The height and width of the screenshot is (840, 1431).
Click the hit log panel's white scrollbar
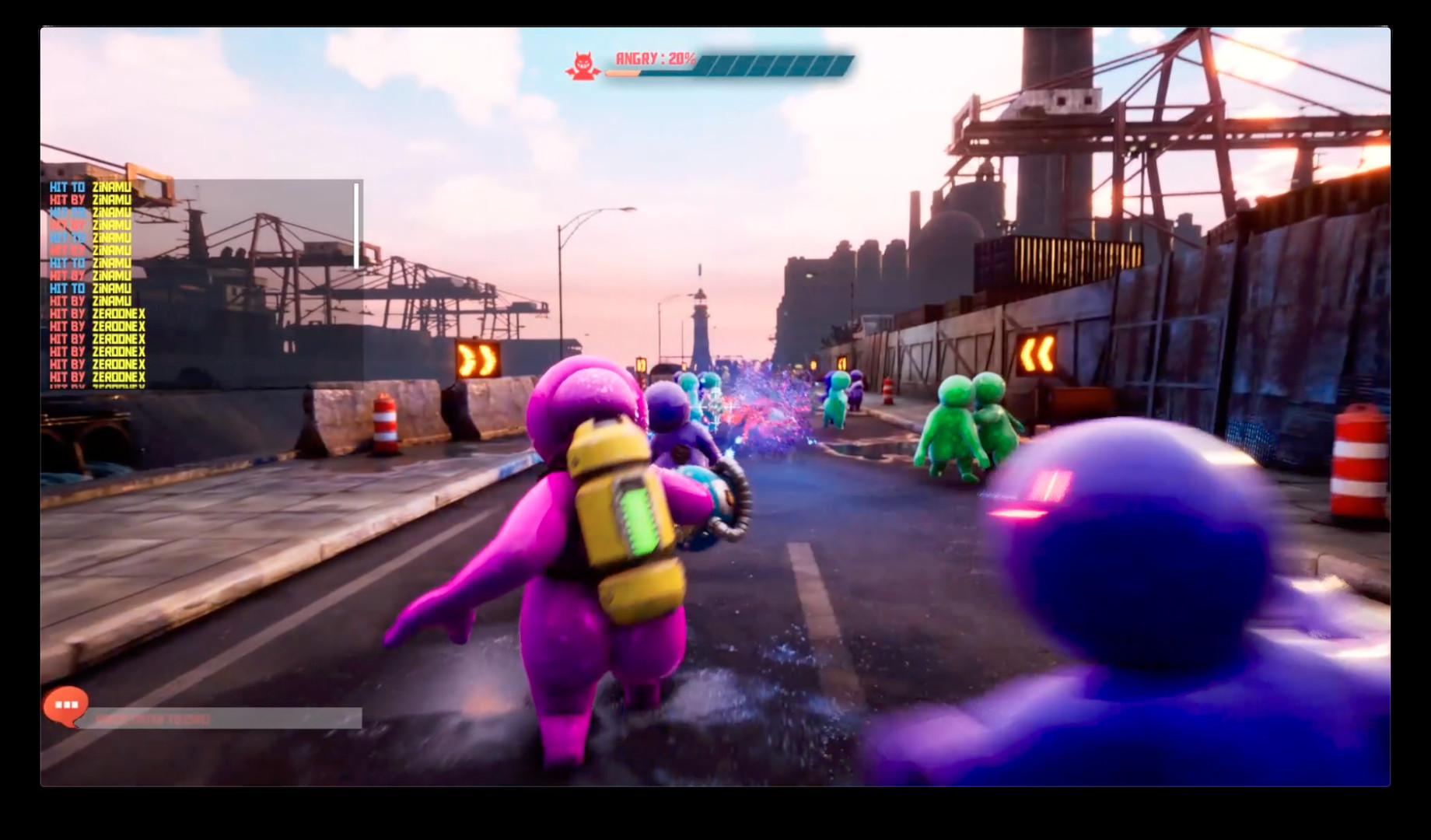(357, 226)
